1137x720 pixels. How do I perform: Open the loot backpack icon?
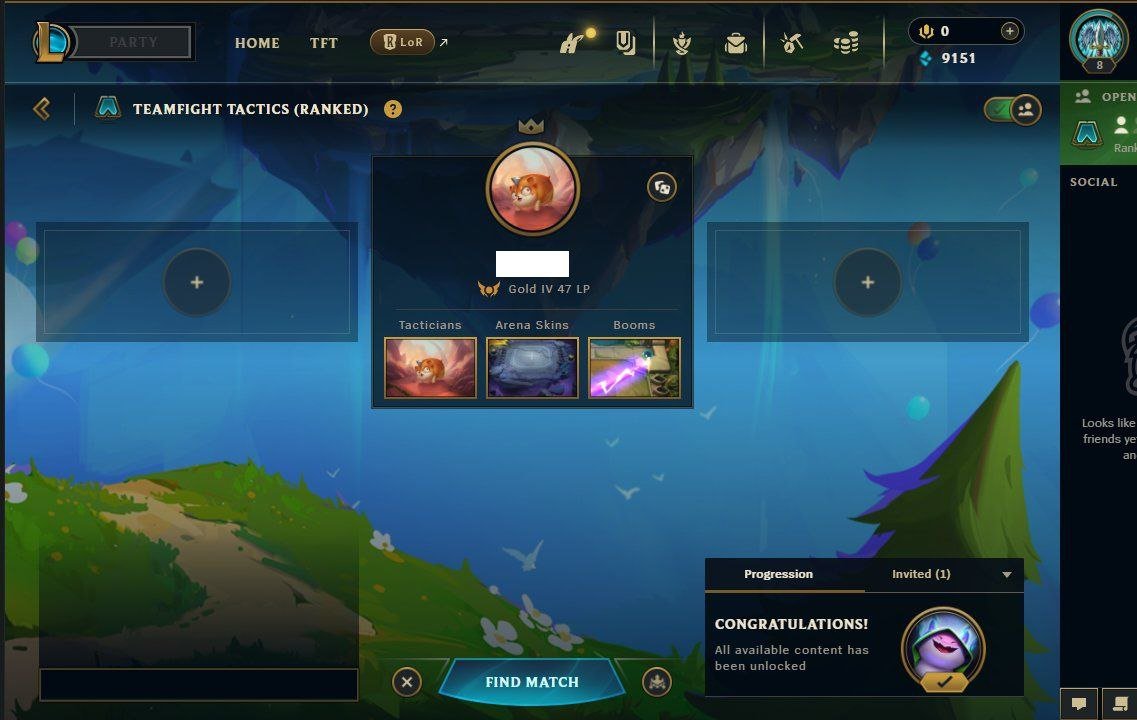click(x=736, y=43)
